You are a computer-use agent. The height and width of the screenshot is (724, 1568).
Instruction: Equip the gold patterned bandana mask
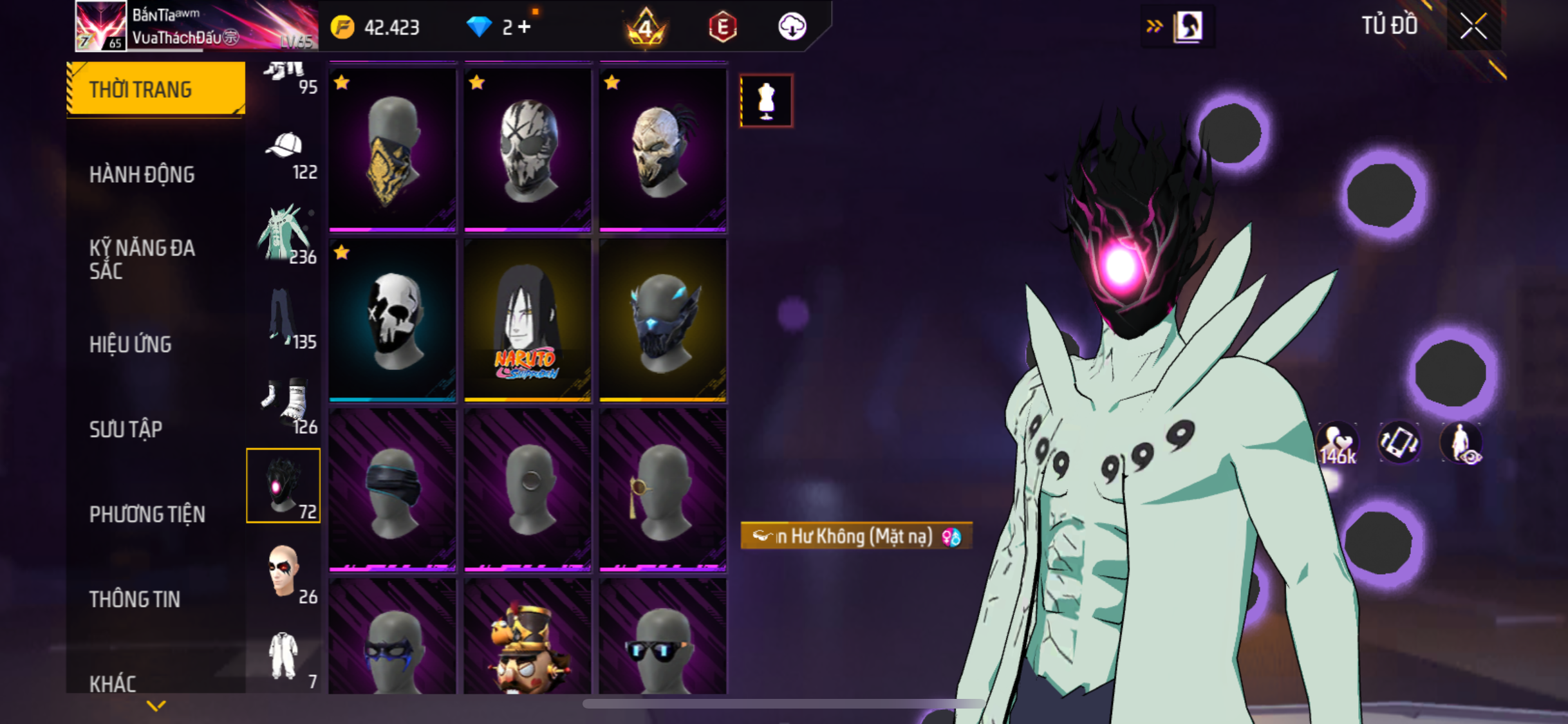[392, 149]
